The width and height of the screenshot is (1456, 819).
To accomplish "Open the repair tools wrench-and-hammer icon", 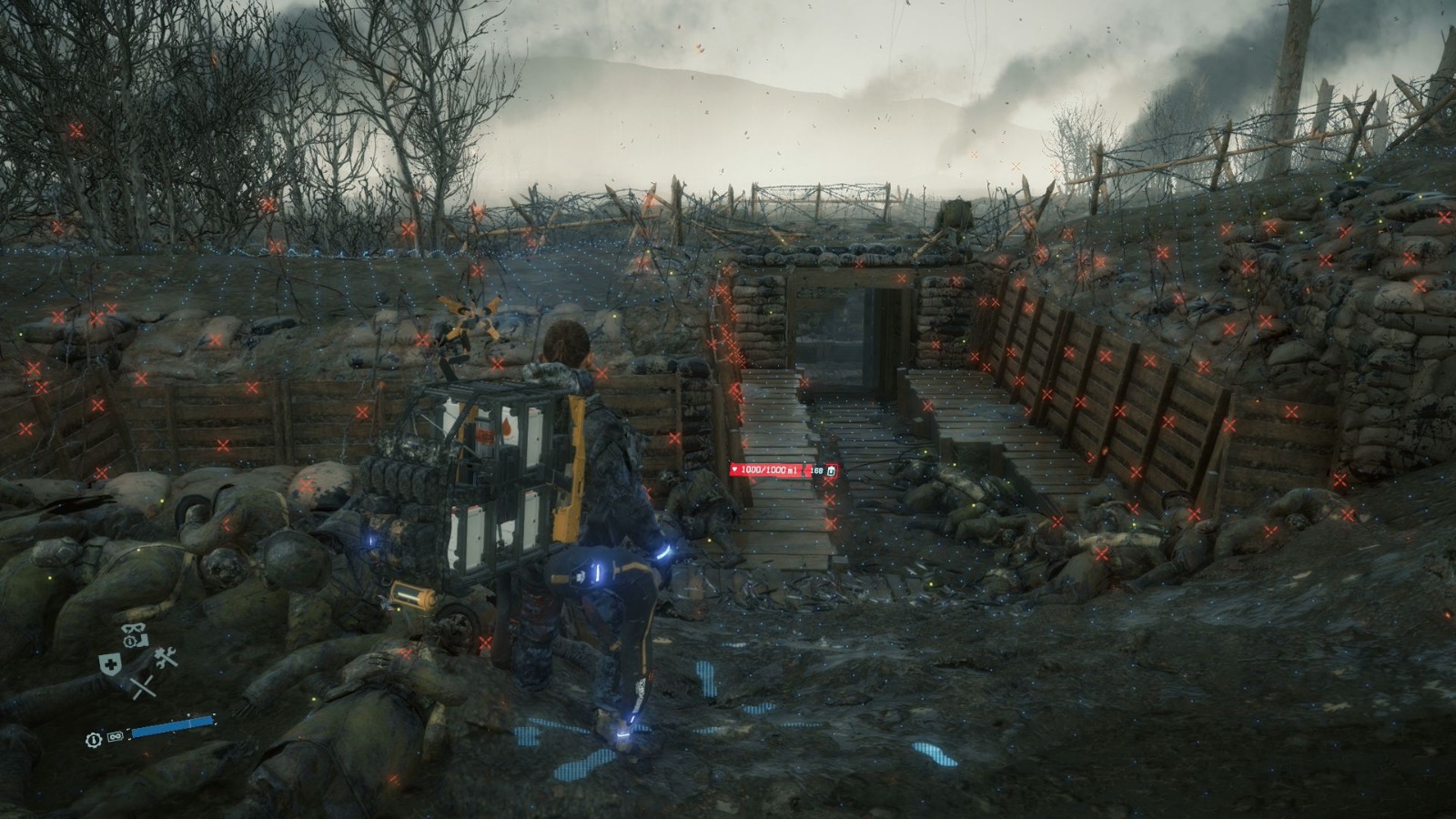I will [x=166, y=657].
